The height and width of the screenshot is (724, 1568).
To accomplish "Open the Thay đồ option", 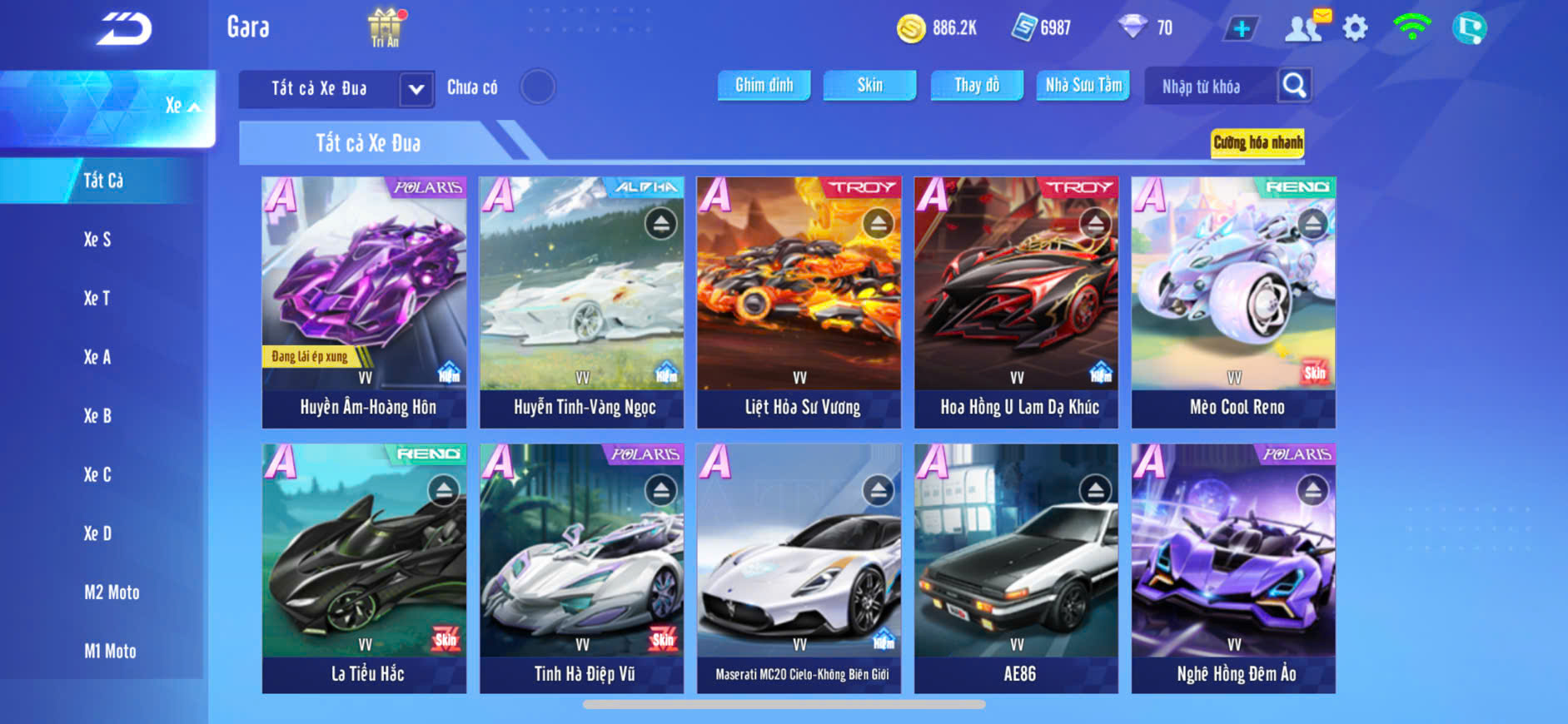I will click(x=977, y=86).
